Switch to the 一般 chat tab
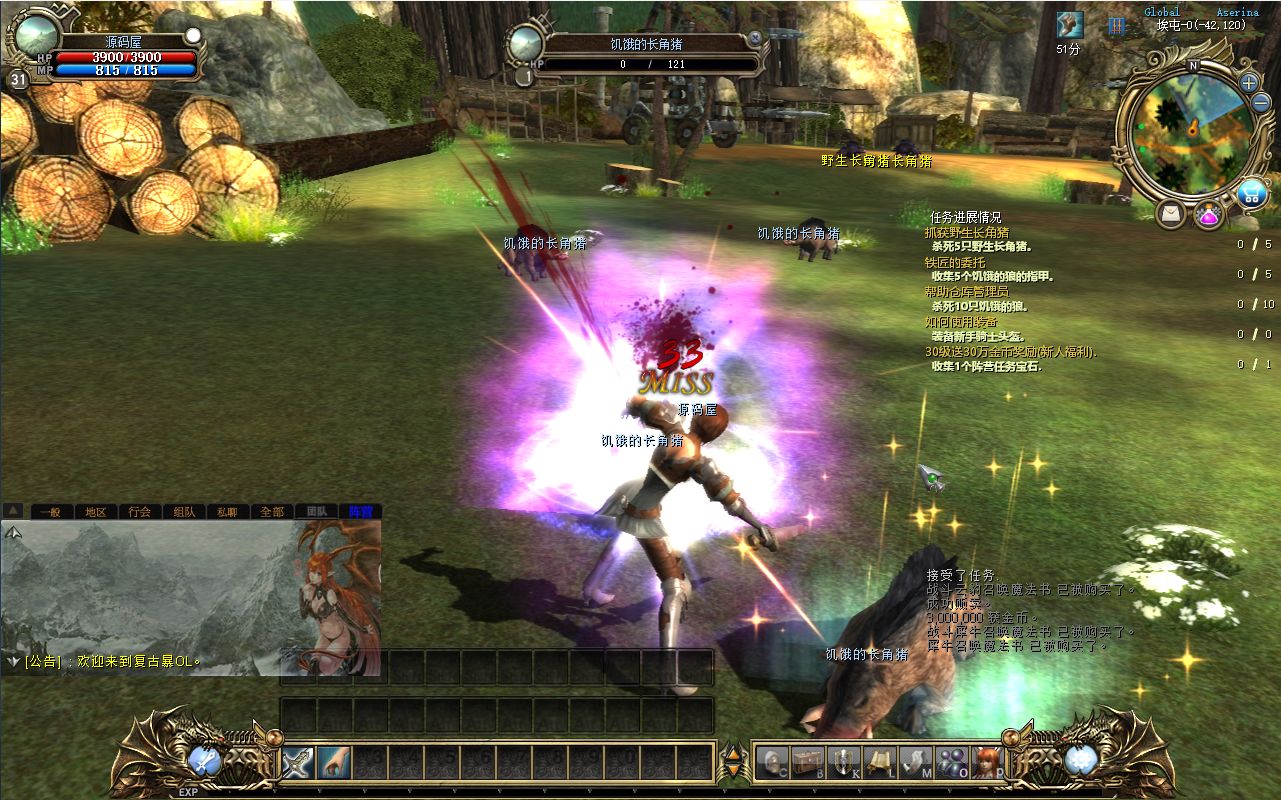 point(50,511)
